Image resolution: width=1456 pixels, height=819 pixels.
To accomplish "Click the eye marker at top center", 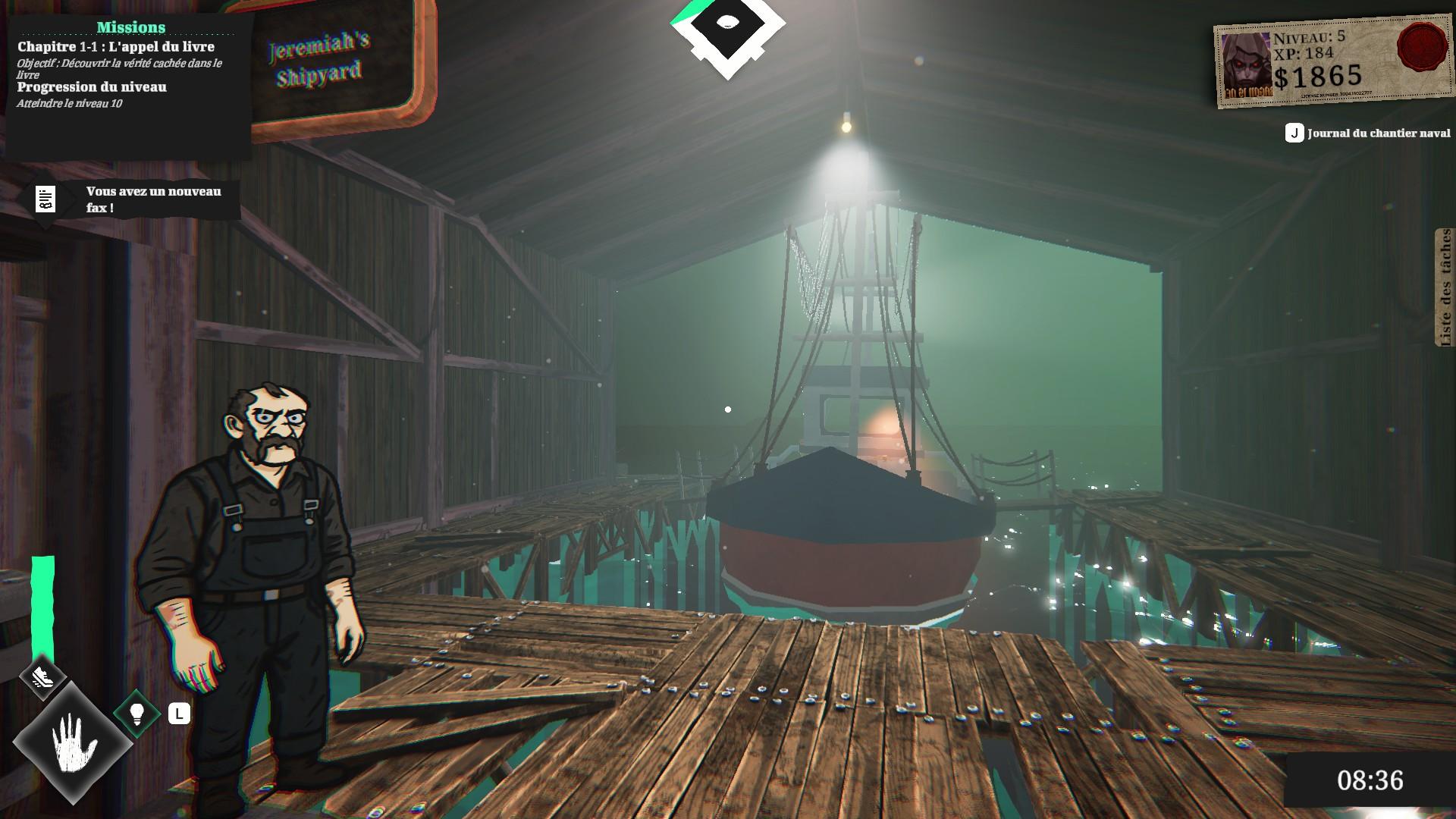I will pyautogui.click(x=727, y=24).
